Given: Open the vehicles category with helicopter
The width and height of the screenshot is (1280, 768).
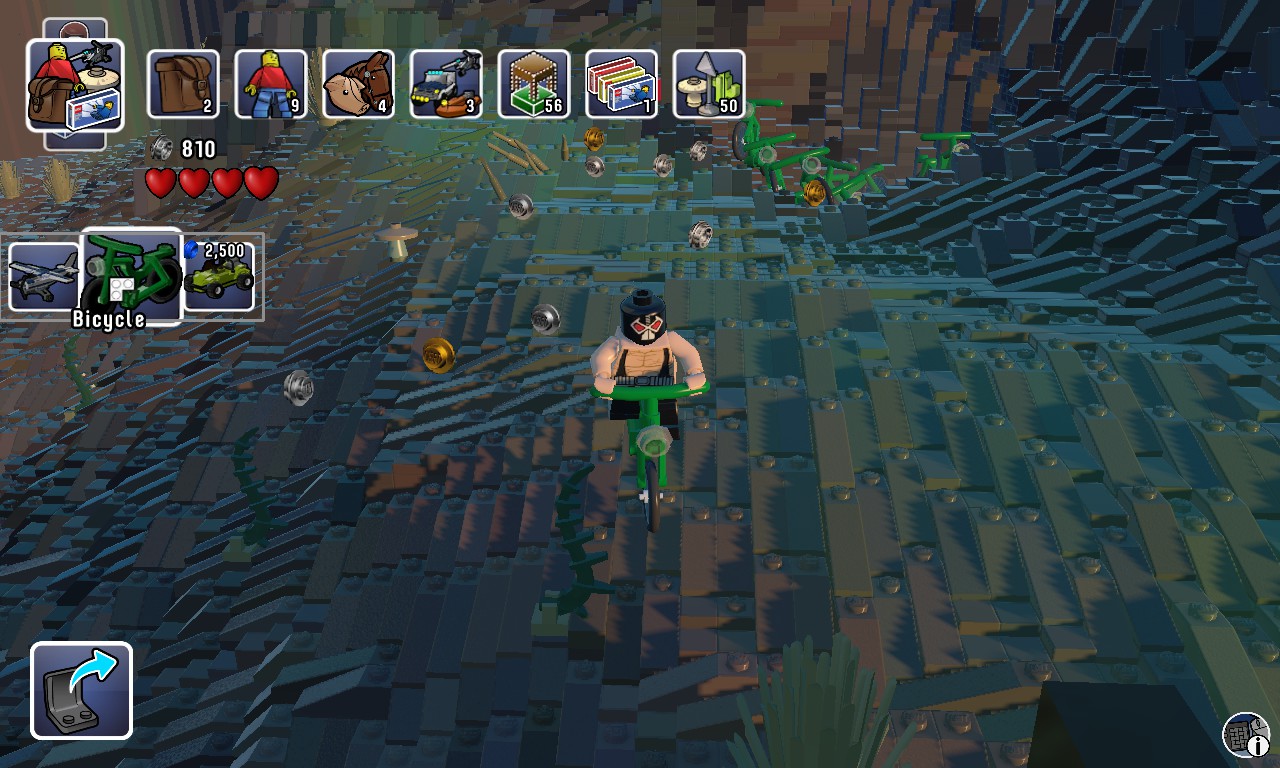Looking at the screenshot, I should coord(446,84).
